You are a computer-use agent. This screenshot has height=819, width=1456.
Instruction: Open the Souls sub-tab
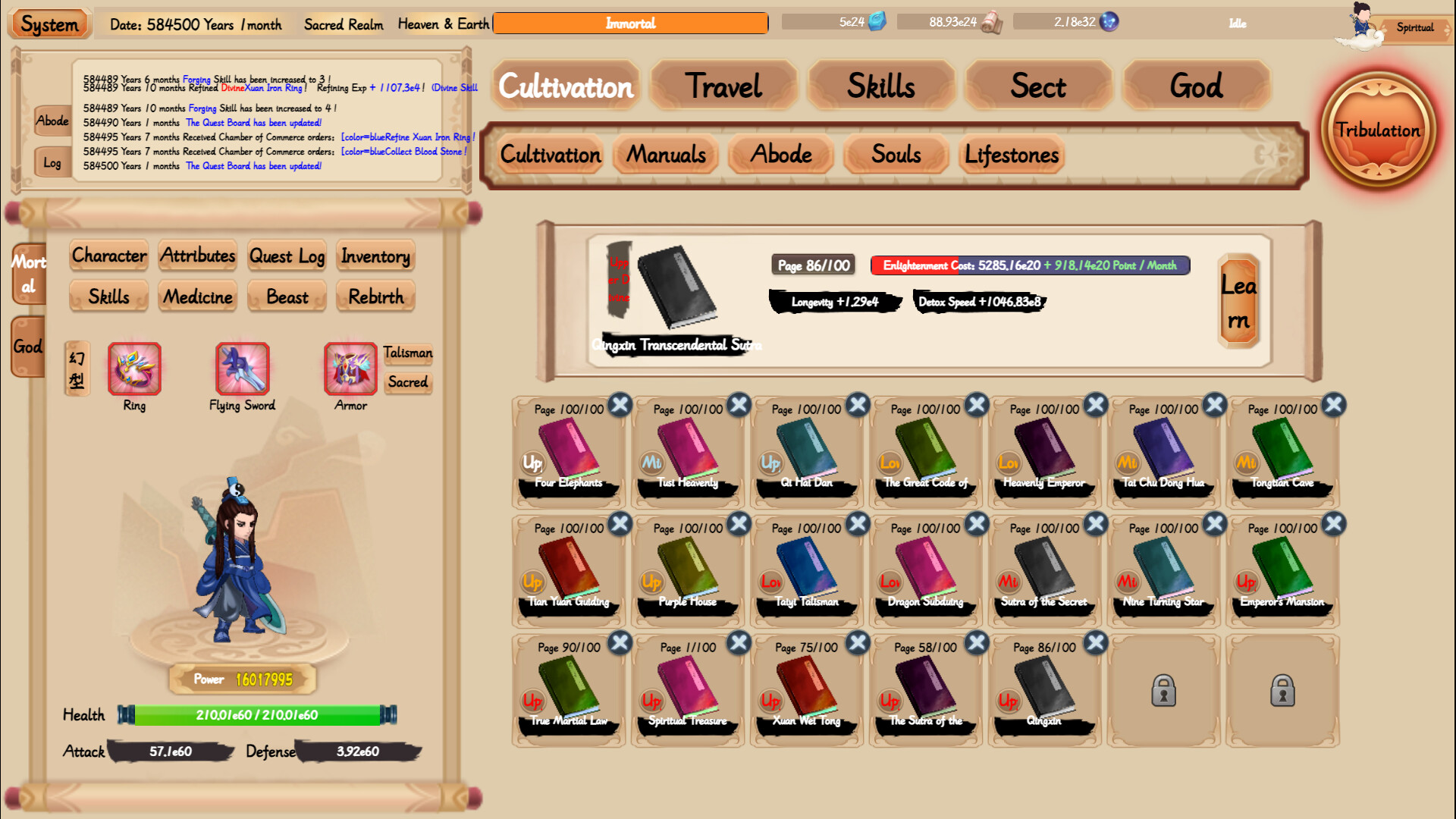(895, 155)
